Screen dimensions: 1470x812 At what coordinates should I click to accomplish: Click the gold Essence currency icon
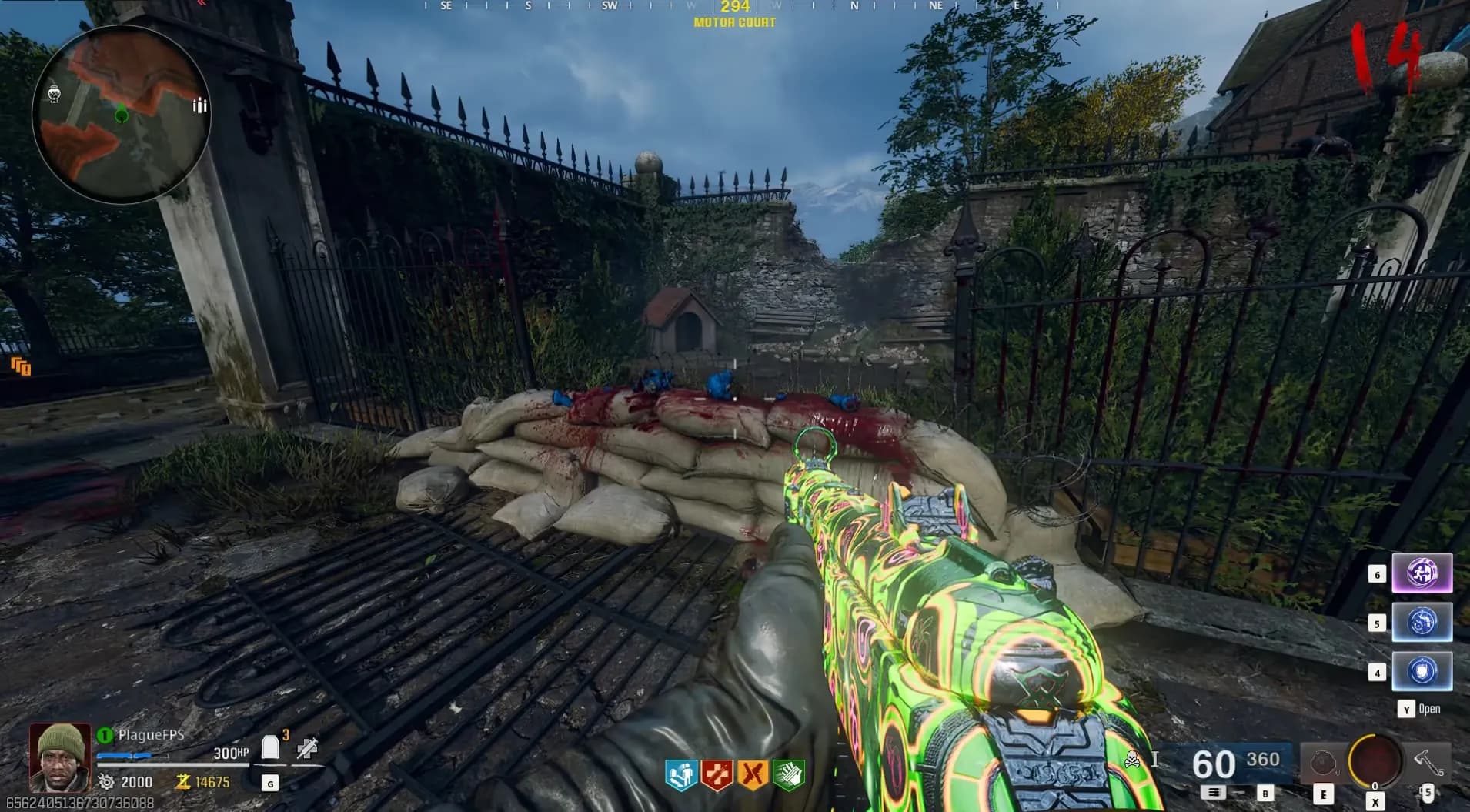[x=182, y=782]
